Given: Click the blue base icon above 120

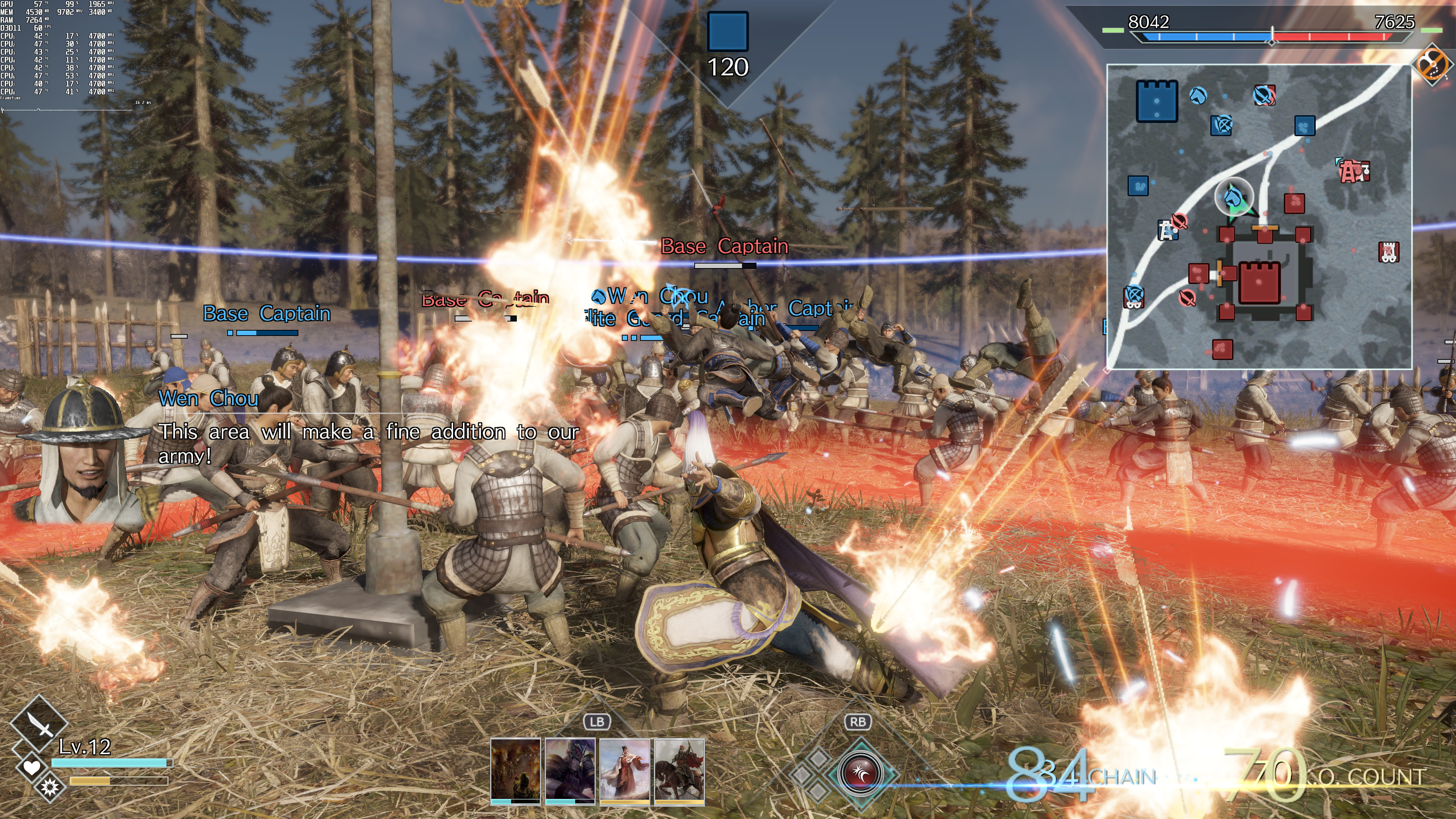Looking at the screenshot, I should [x=728, y=31].
